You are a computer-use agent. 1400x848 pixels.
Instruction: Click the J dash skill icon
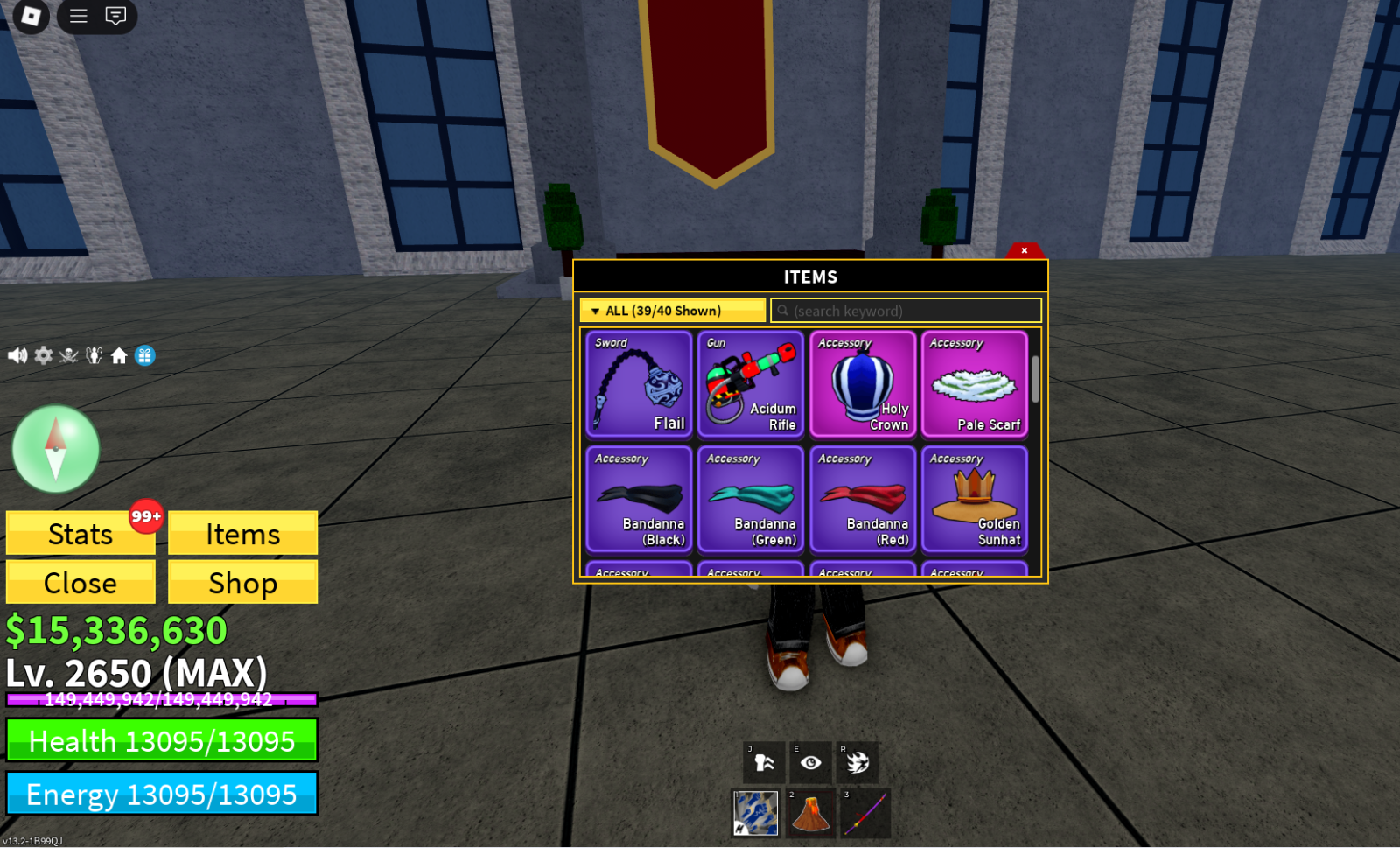coord(760,762)
